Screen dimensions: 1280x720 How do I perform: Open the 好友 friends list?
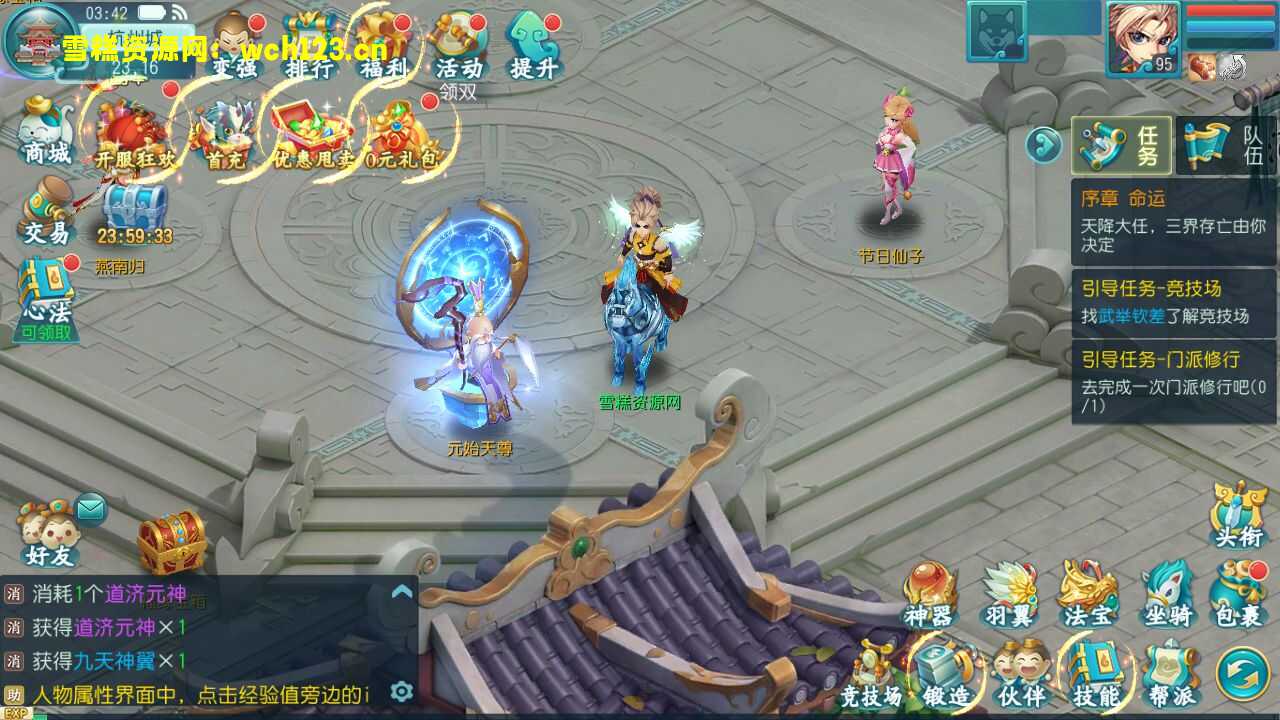(x=48, y=535)
